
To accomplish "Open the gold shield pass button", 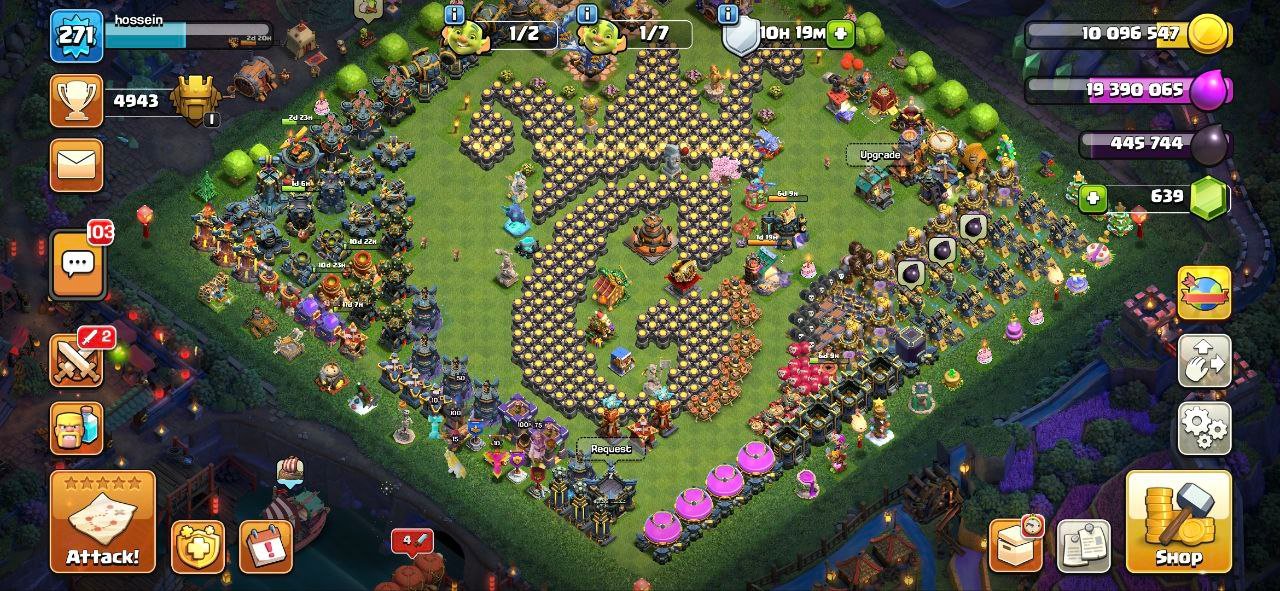I will [197, 547].
